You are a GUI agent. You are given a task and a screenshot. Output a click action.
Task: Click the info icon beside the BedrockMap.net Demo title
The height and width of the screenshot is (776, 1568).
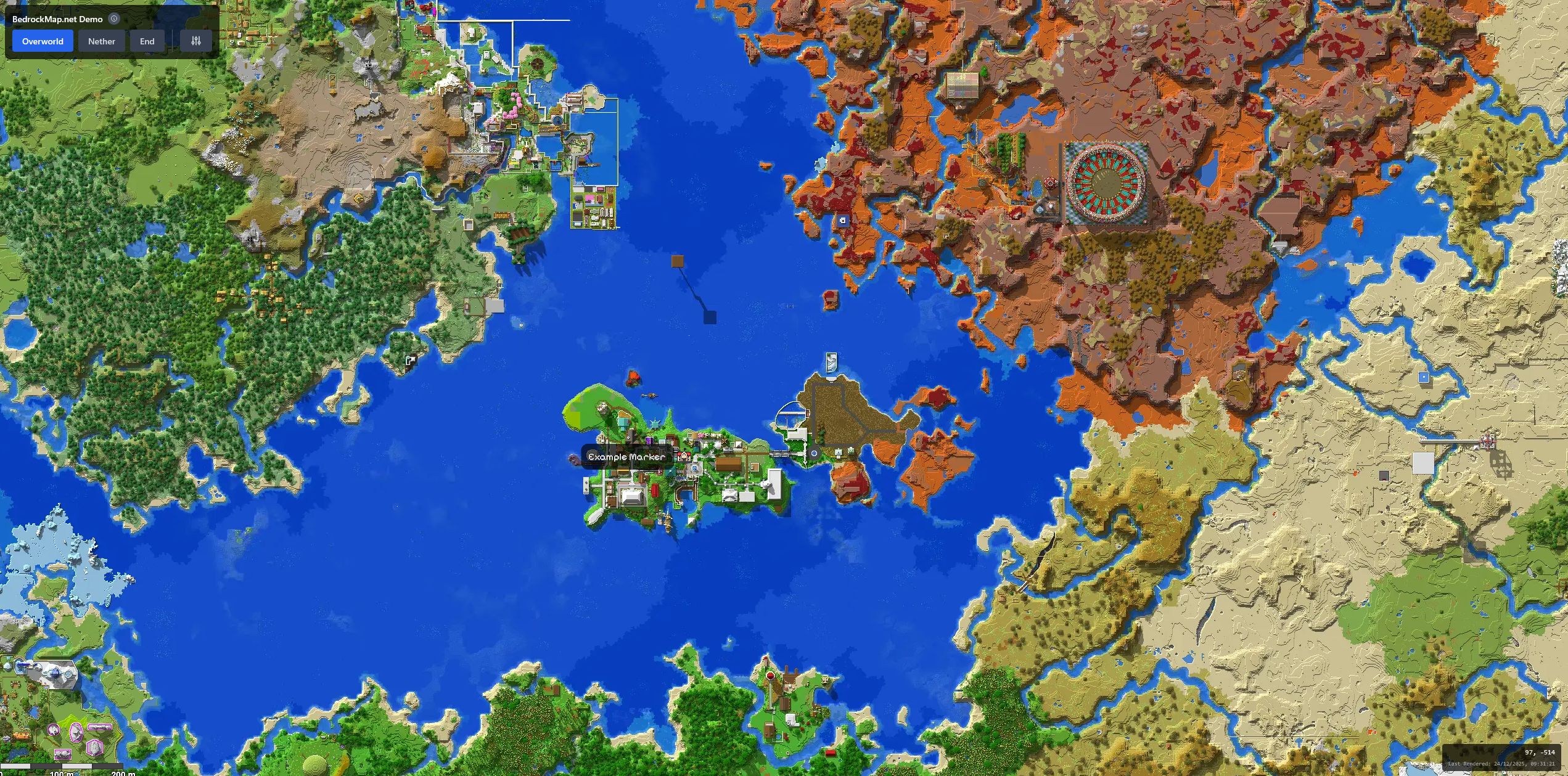113,18
